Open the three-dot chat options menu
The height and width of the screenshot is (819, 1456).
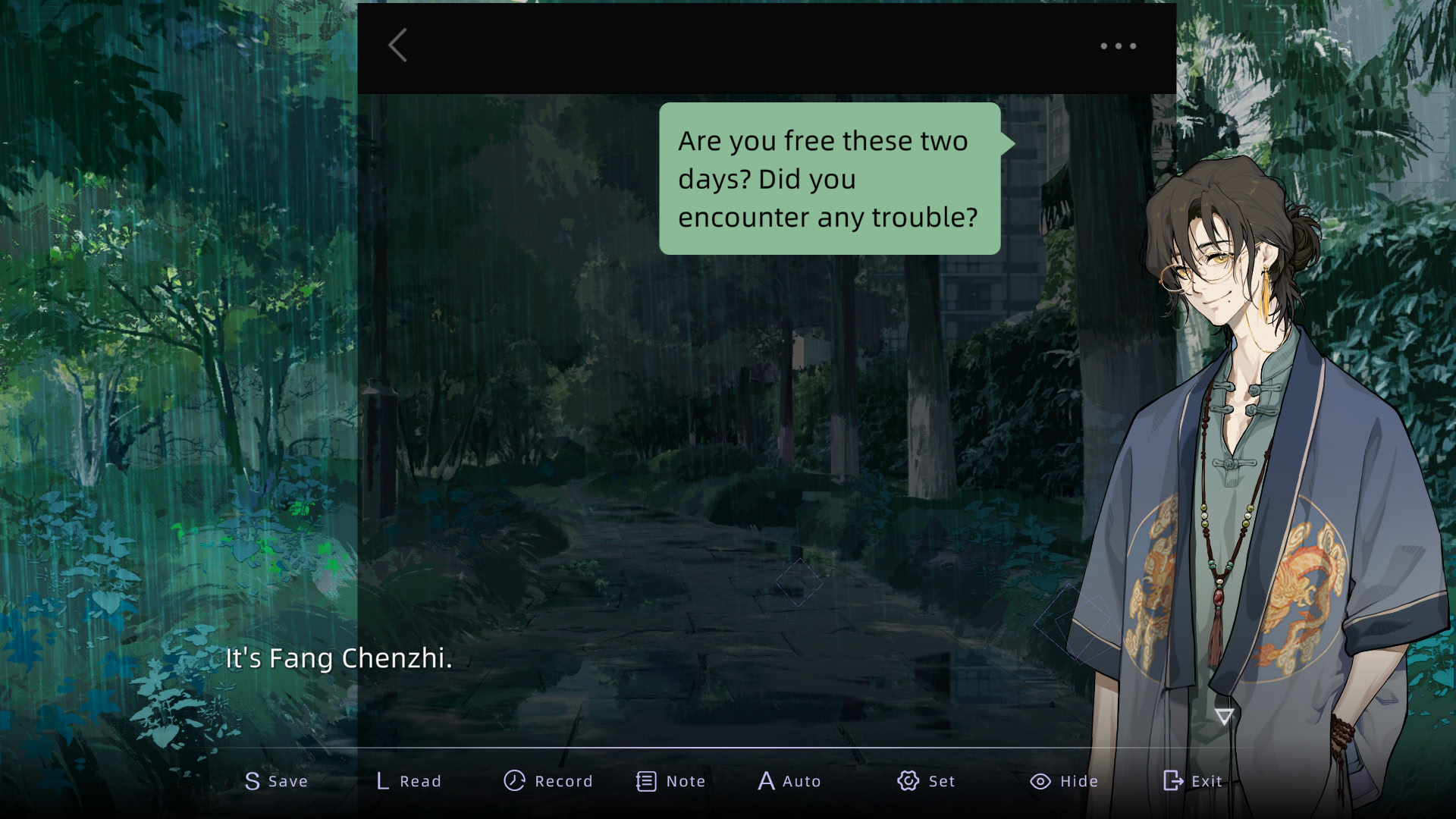(x=1119, y=46)
